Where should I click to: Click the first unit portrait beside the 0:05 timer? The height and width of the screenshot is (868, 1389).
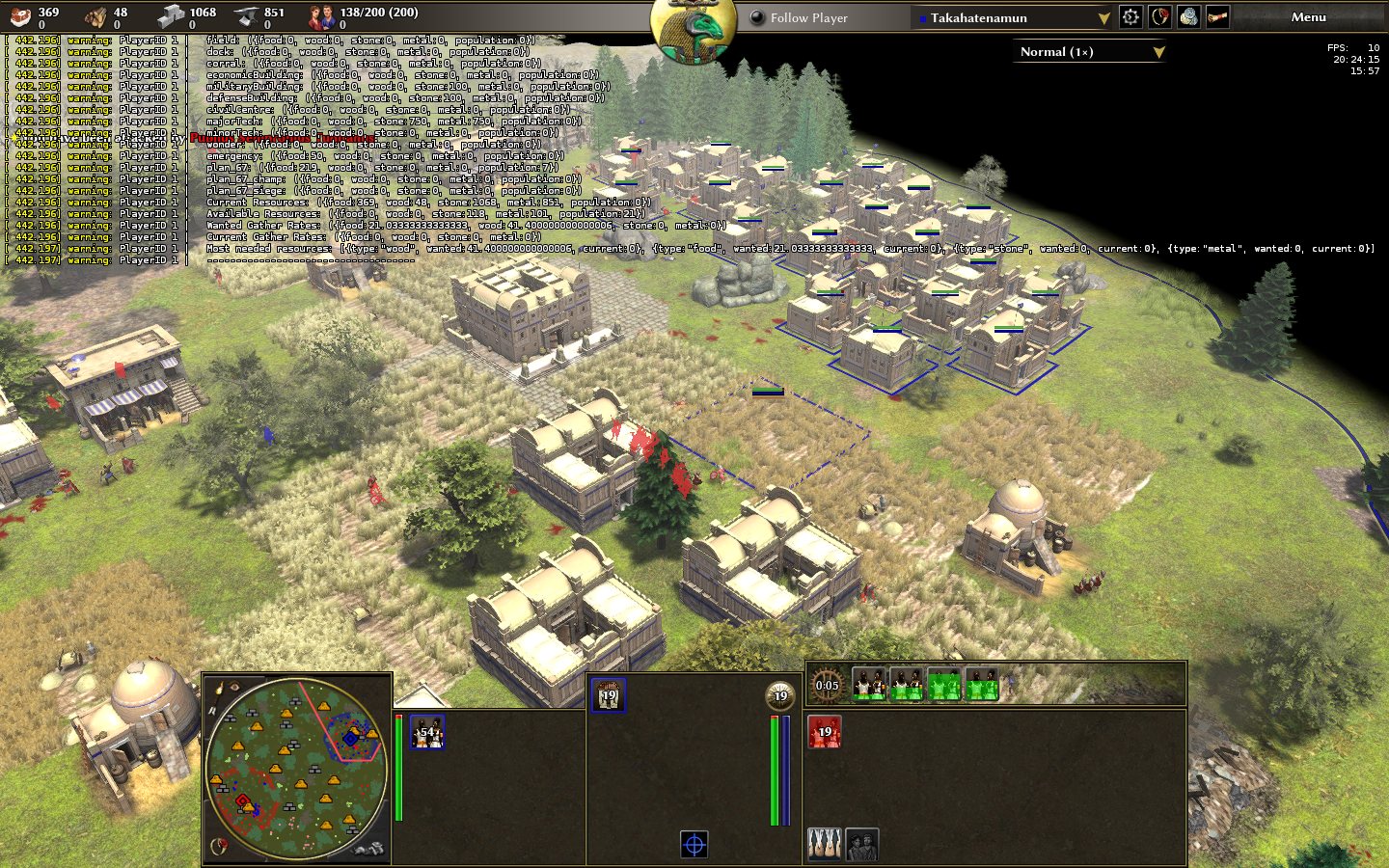pyautogui.click(x=869, y=685)
